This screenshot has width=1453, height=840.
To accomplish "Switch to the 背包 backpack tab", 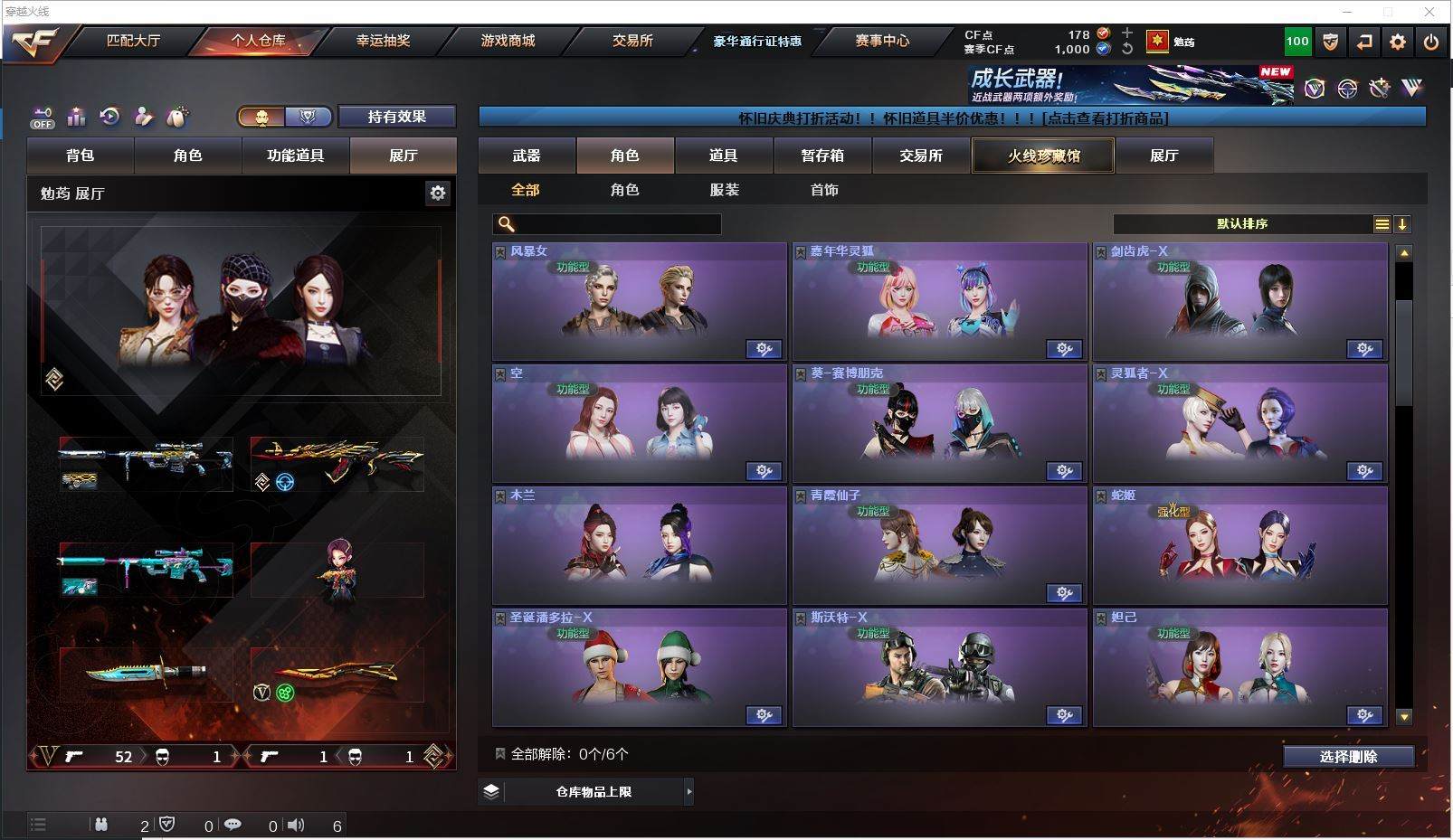I will click(x=81, y=156).
